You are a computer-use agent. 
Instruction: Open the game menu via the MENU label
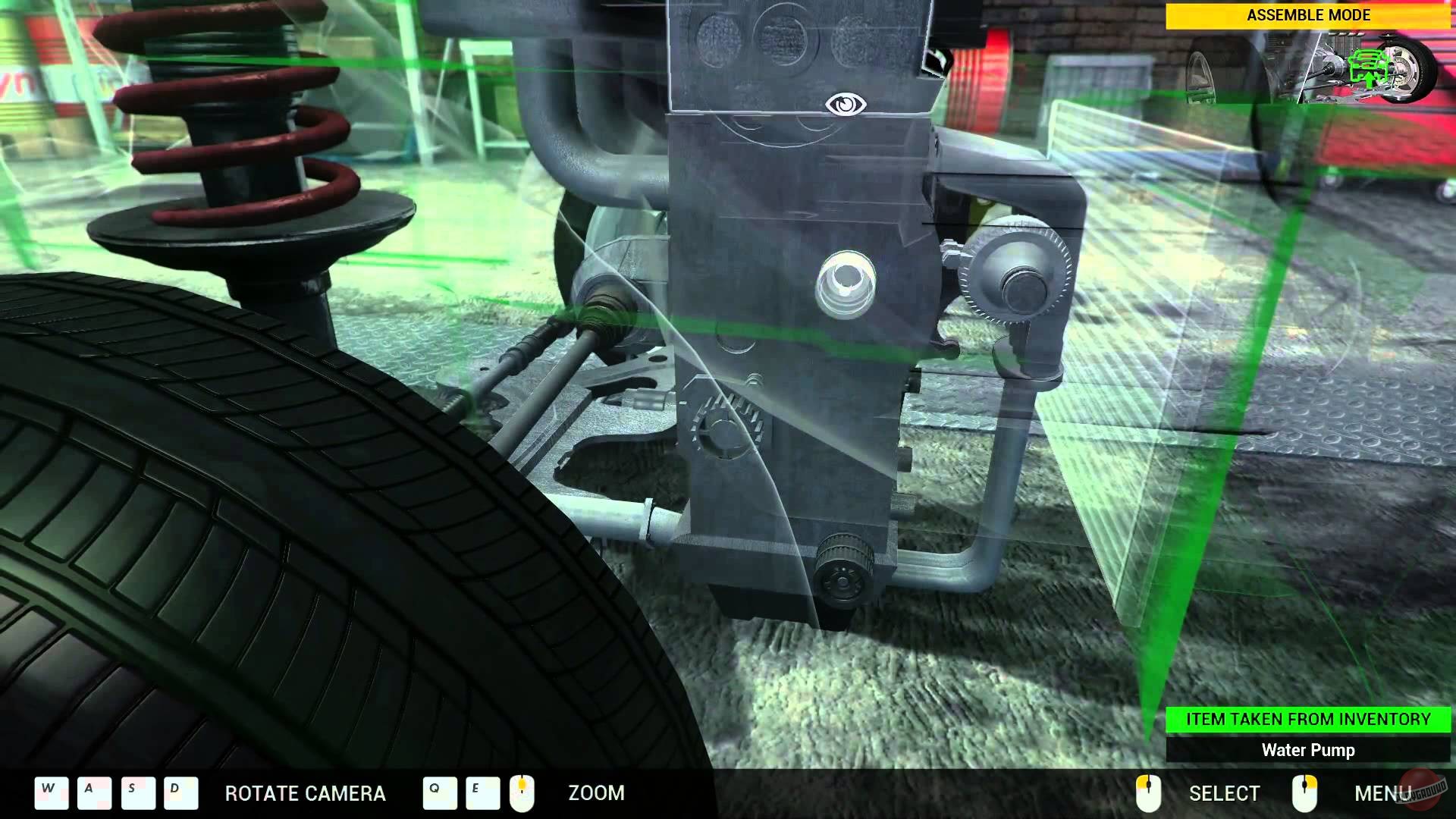point(1384,793)
